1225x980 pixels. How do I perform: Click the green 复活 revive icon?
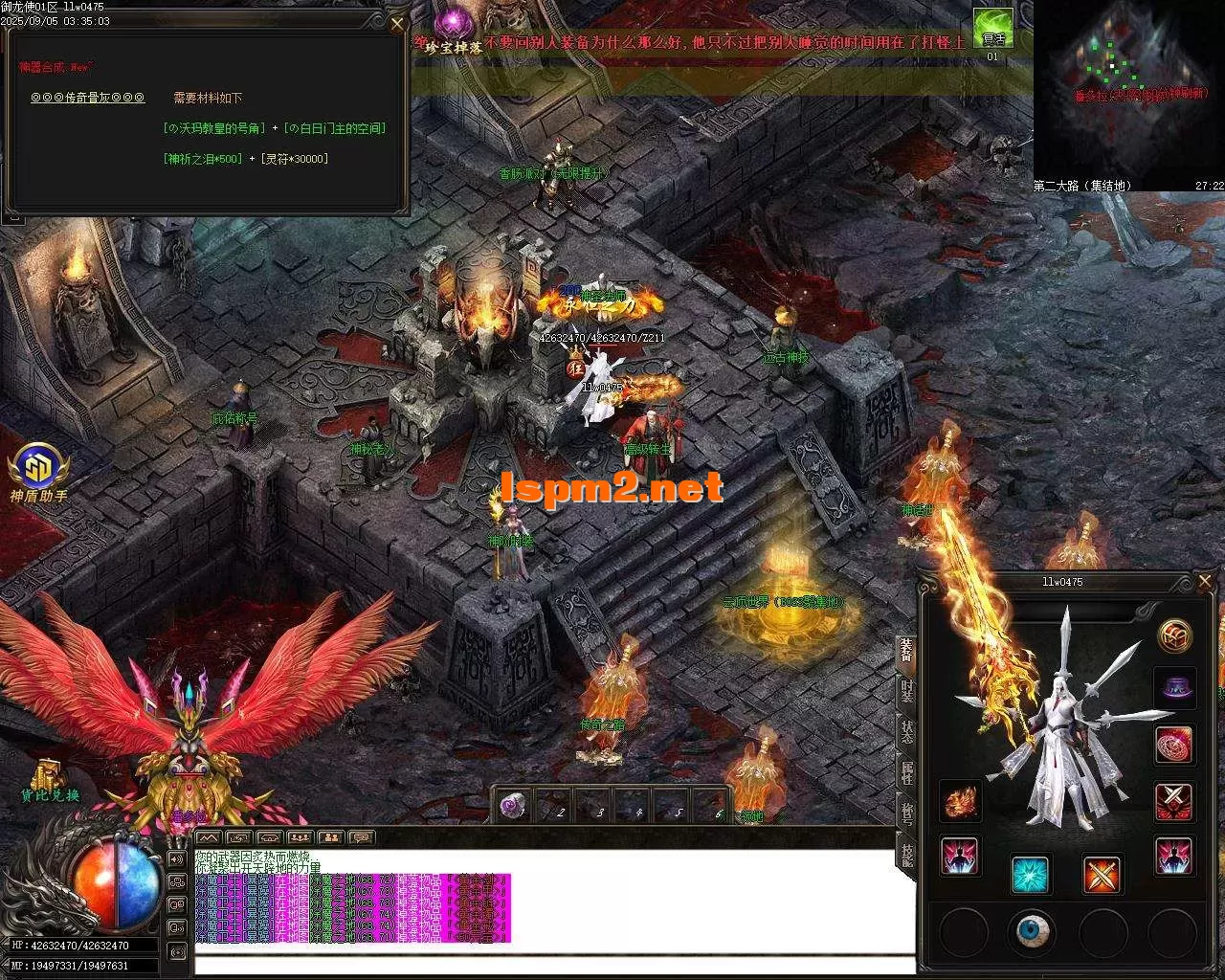992,29
